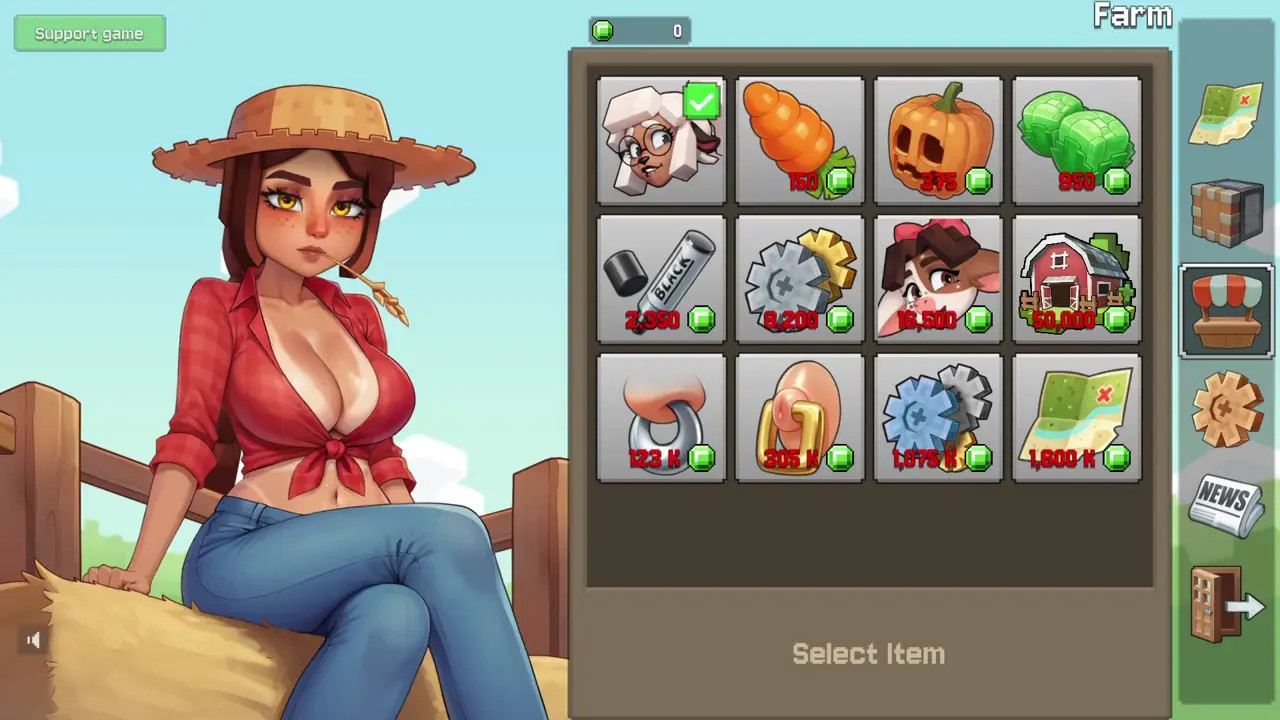Image resolution: width=1280 pixels, height=720 pixels.
Task: Select the gold ring item
Action: [800, 418]
